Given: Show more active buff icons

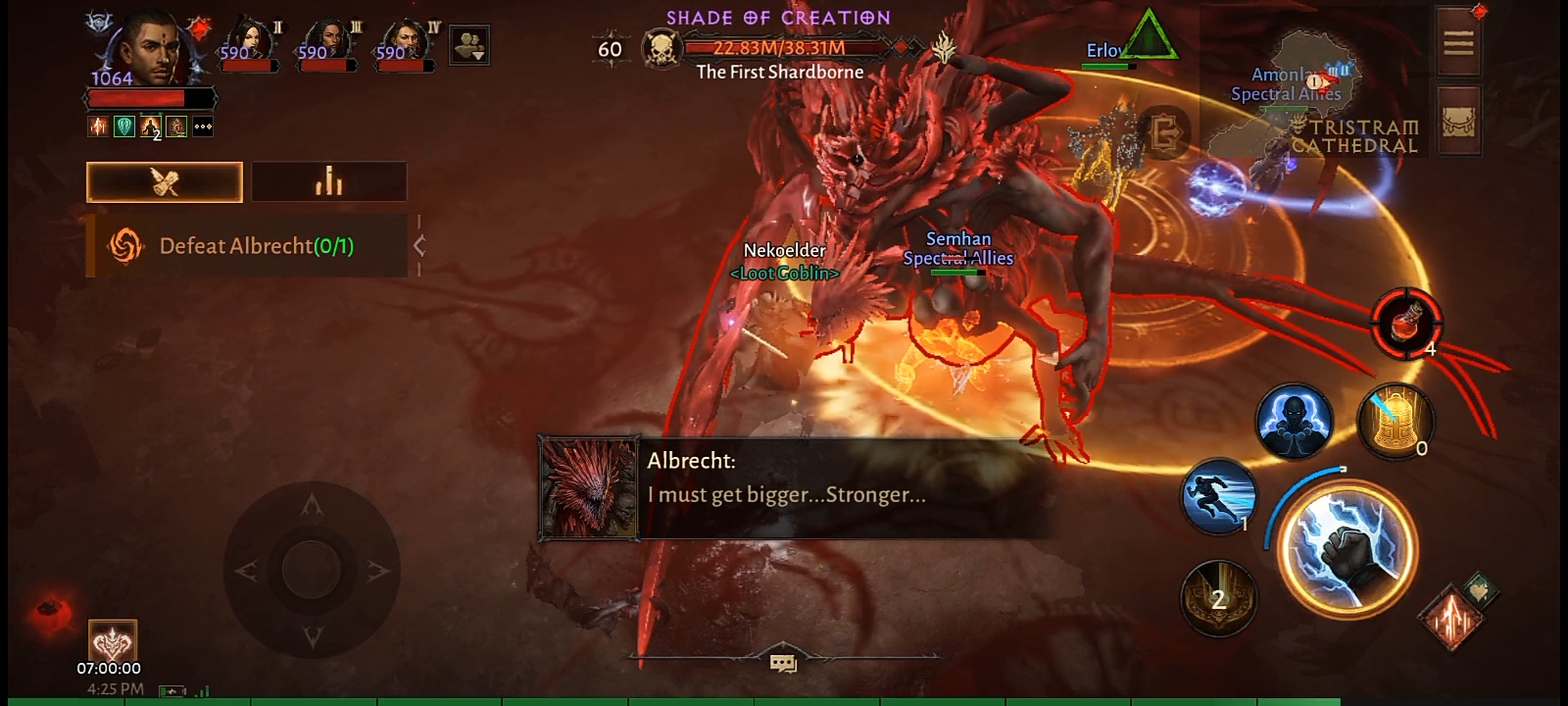Looking at the screenshot, I should 203,126.
